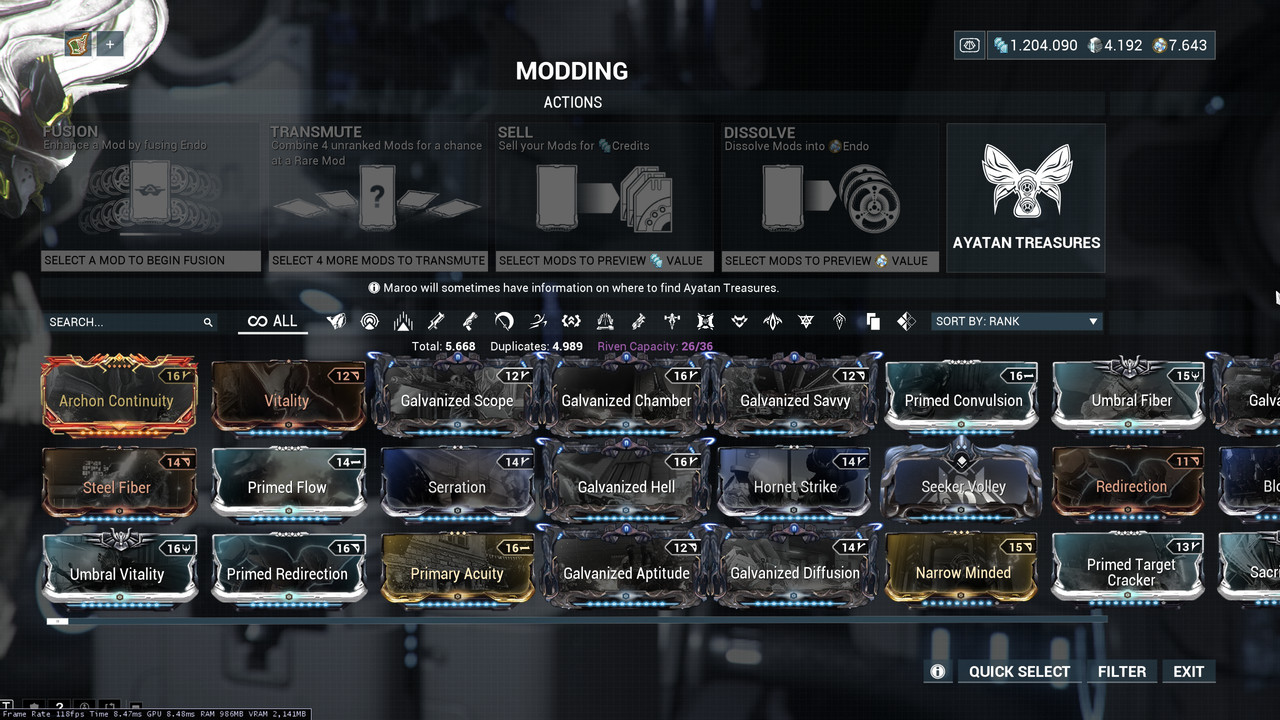The image size is (1280, 720).
Task: Select the Serration mod
Action: click(457, 485)
